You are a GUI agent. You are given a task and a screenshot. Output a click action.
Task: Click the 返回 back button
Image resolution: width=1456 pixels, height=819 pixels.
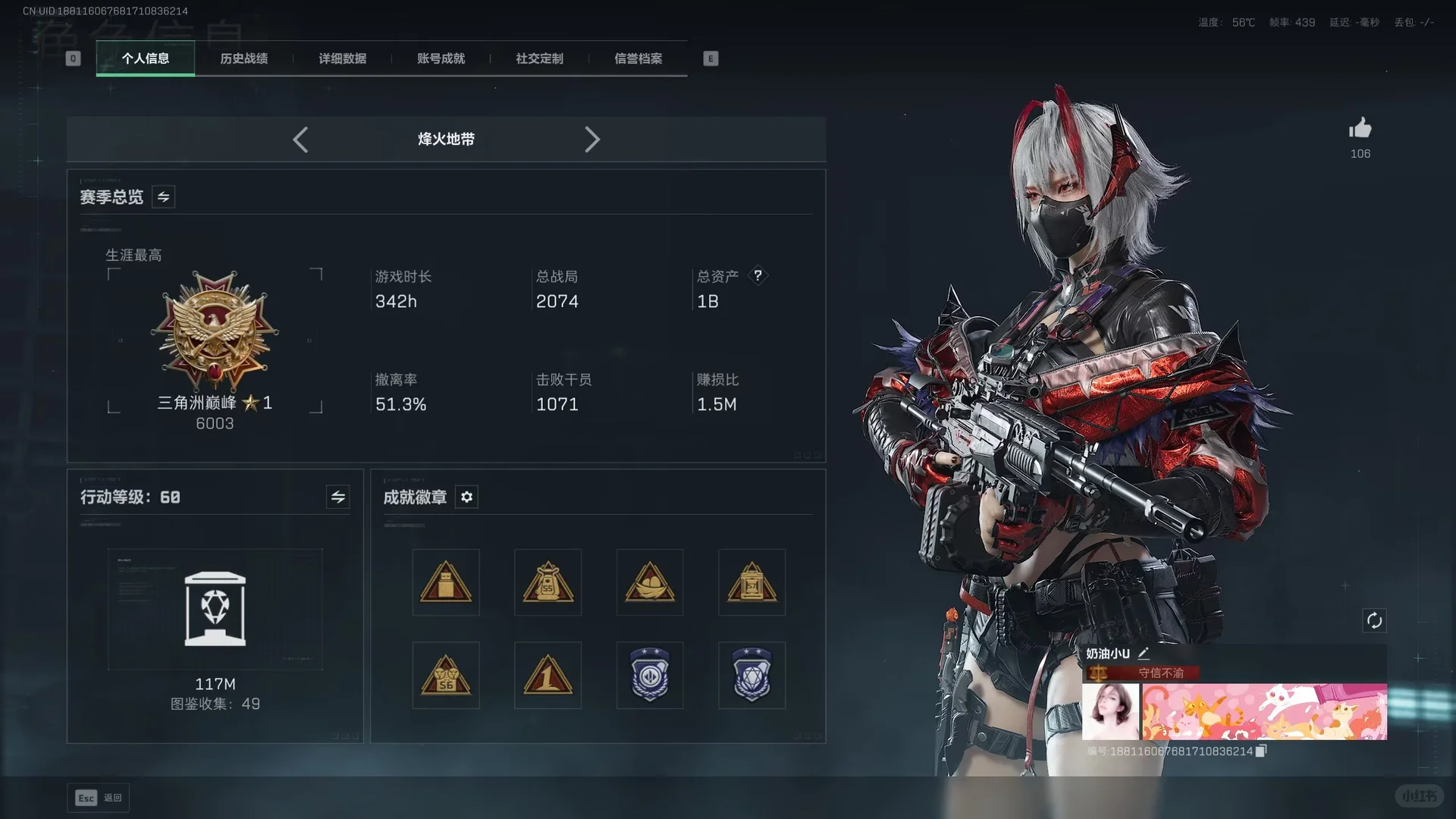coord(99,798)
